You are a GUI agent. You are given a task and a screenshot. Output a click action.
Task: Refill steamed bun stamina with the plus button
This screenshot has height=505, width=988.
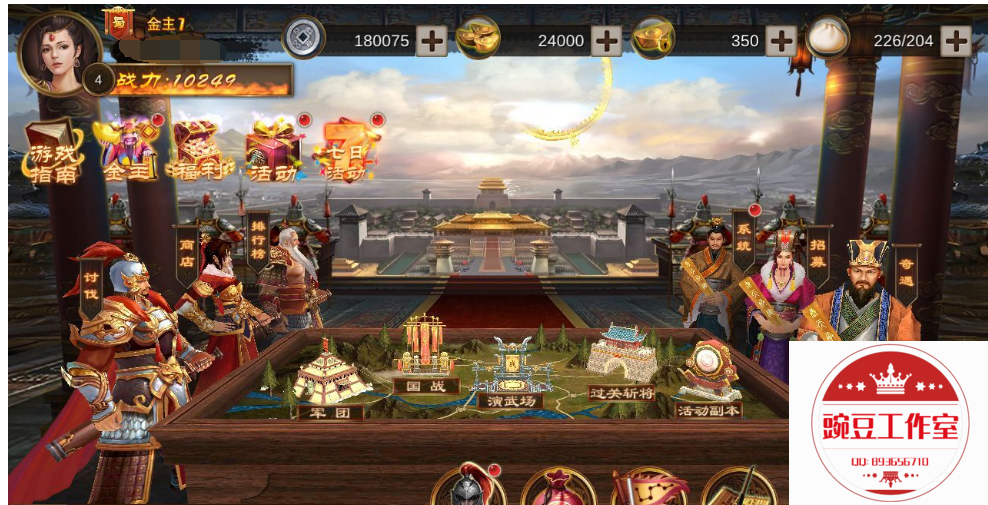(955, 41)
